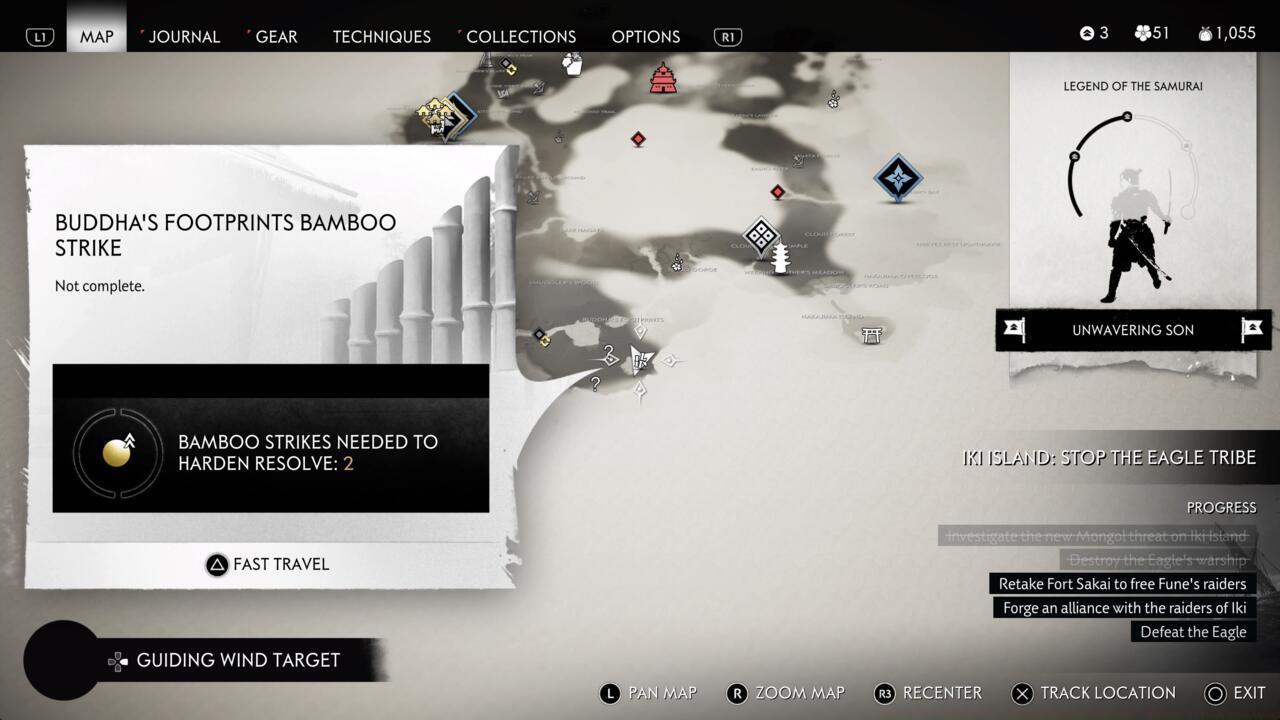Click the torii gate shrine marker

[872, 335]
